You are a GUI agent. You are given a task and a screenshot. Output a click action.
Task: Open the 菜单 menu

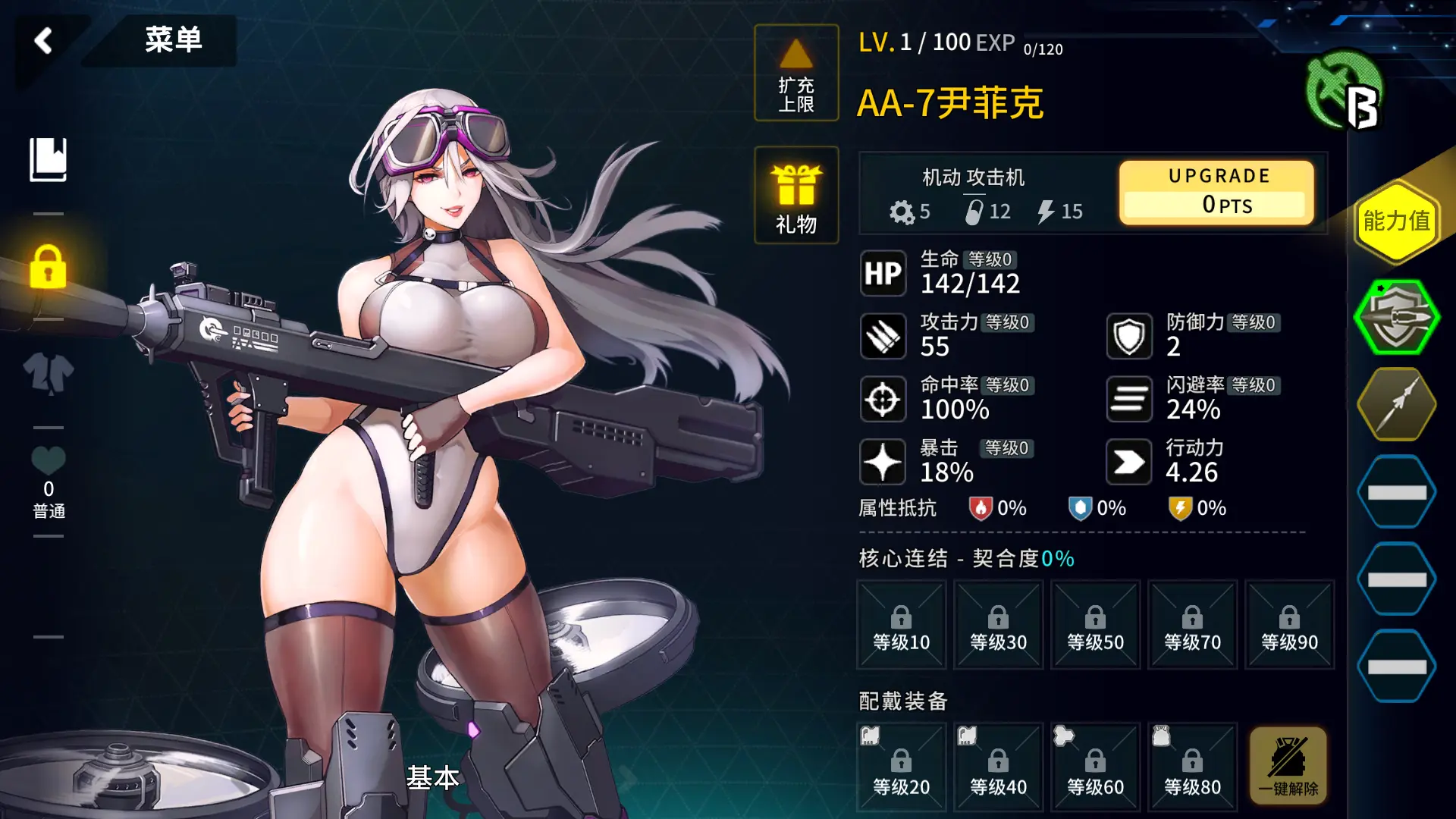tap(173, 42)
